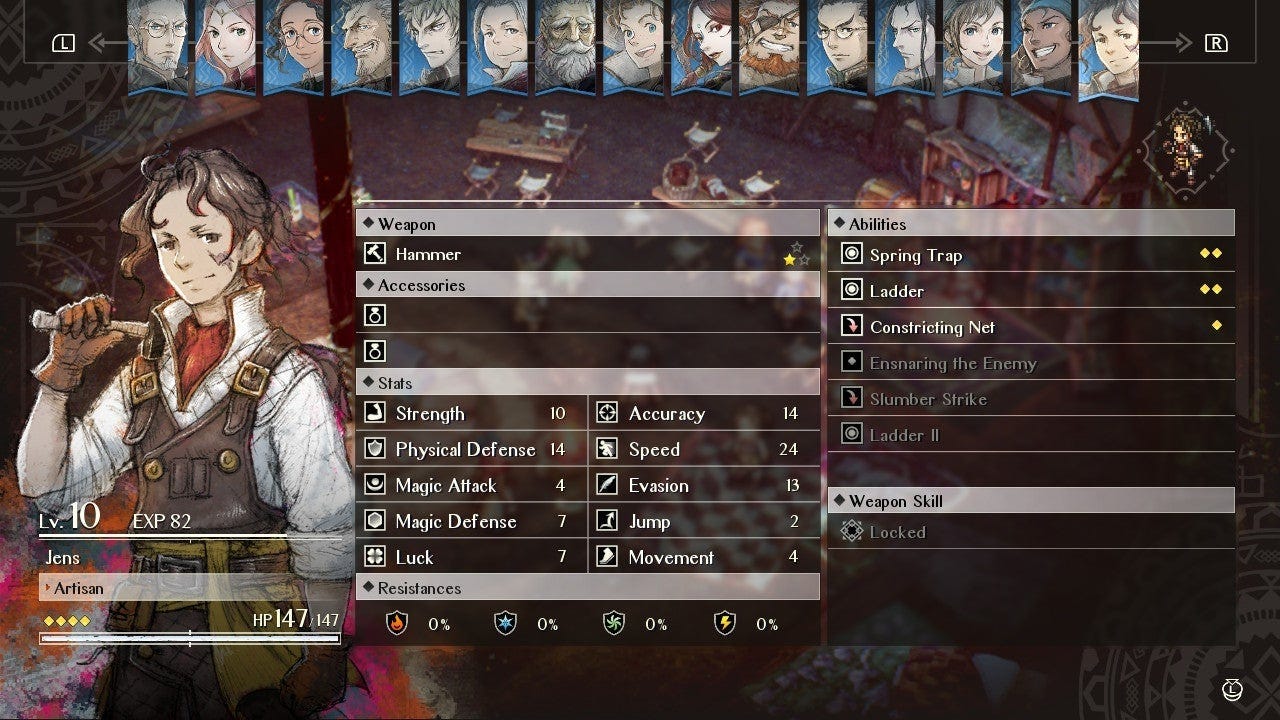
Task: Switch to the blue bandana man portrait
Action: tap(1042, 45)
